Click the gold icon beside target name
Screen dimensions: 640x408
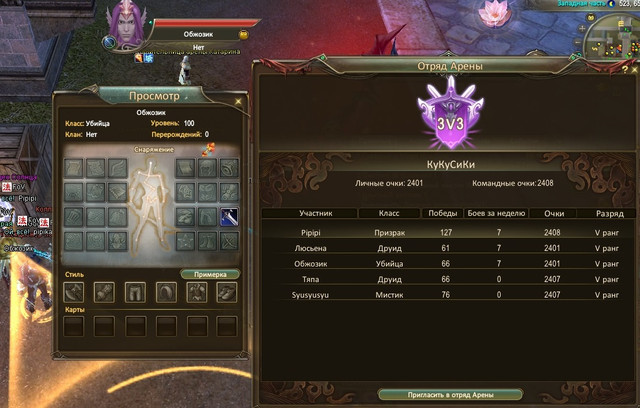coord(244,35)
